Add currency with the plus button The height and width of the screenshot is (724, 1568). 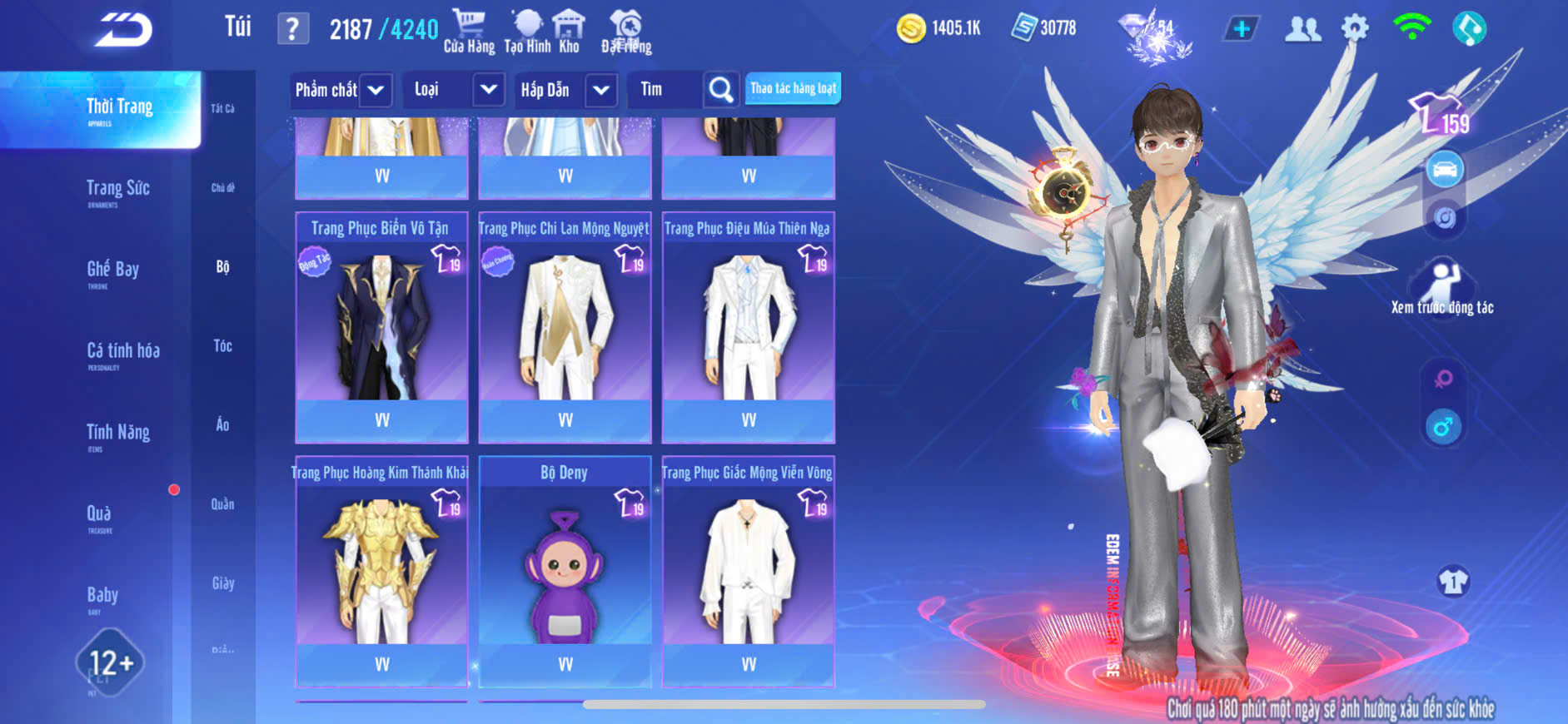coord(1241,29)
